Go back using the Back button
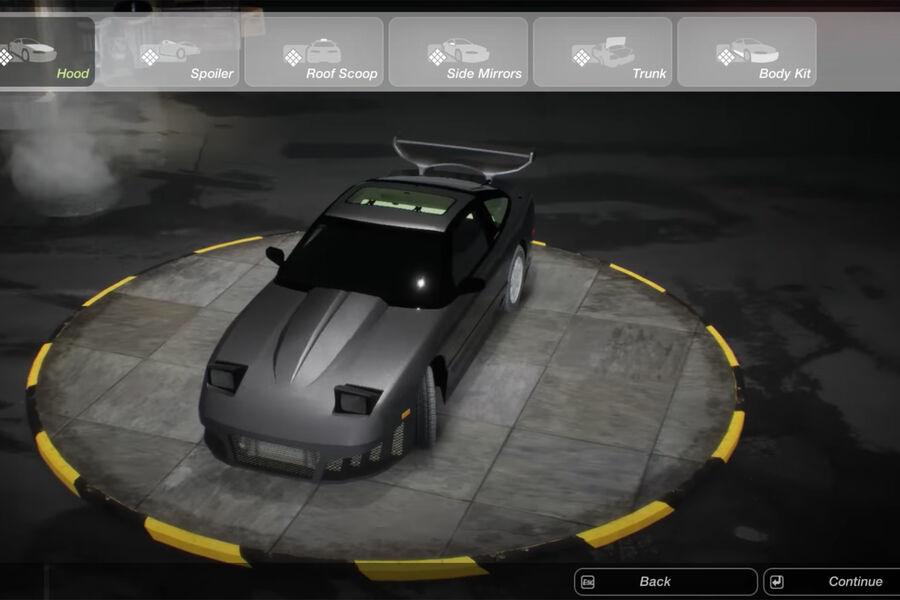This screenshot has width=900, height=600. coord(665,581)
